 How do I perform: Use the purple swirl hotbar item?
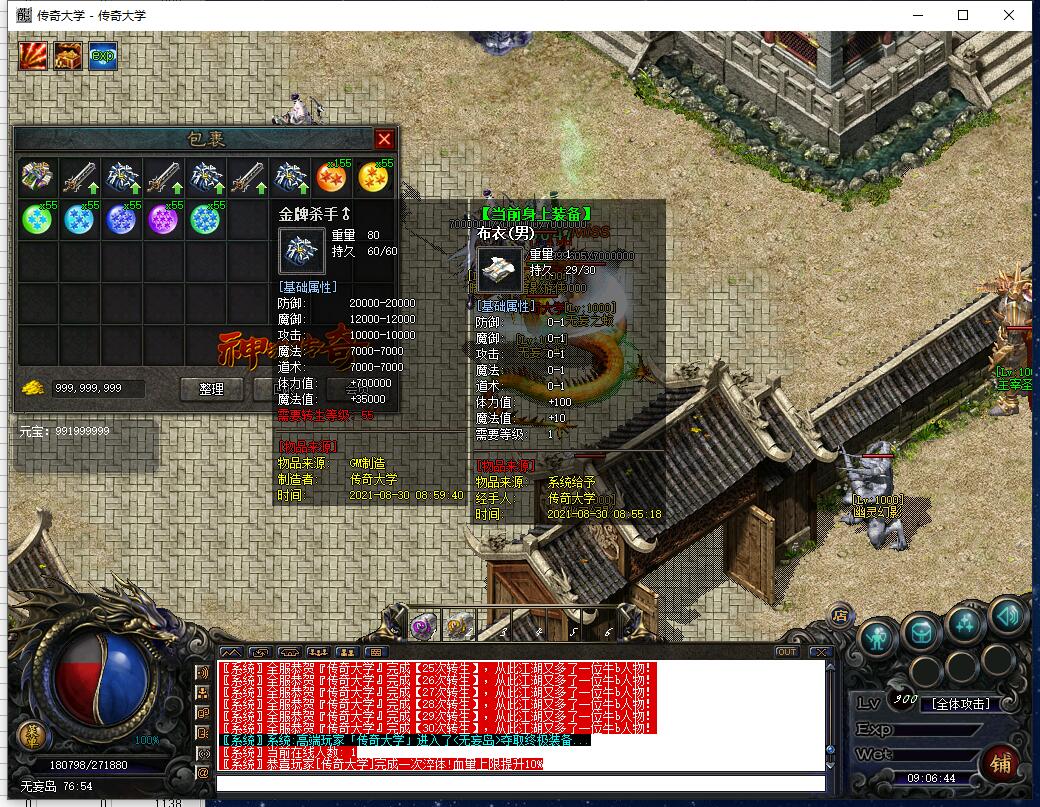click(422, 627)
